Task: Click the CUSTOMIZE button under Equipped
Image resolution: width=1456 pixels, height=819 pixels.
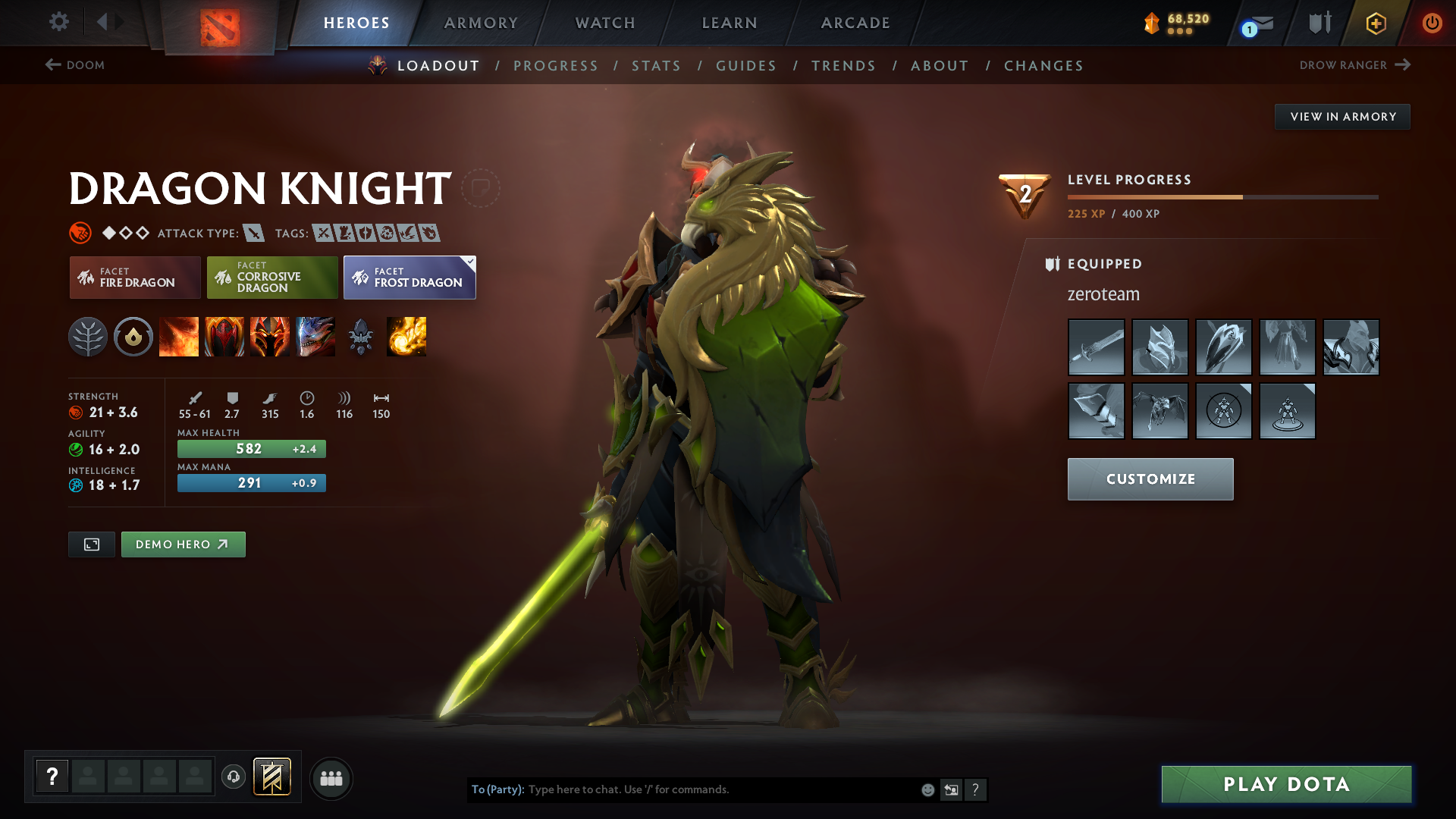Action: 1150,479
